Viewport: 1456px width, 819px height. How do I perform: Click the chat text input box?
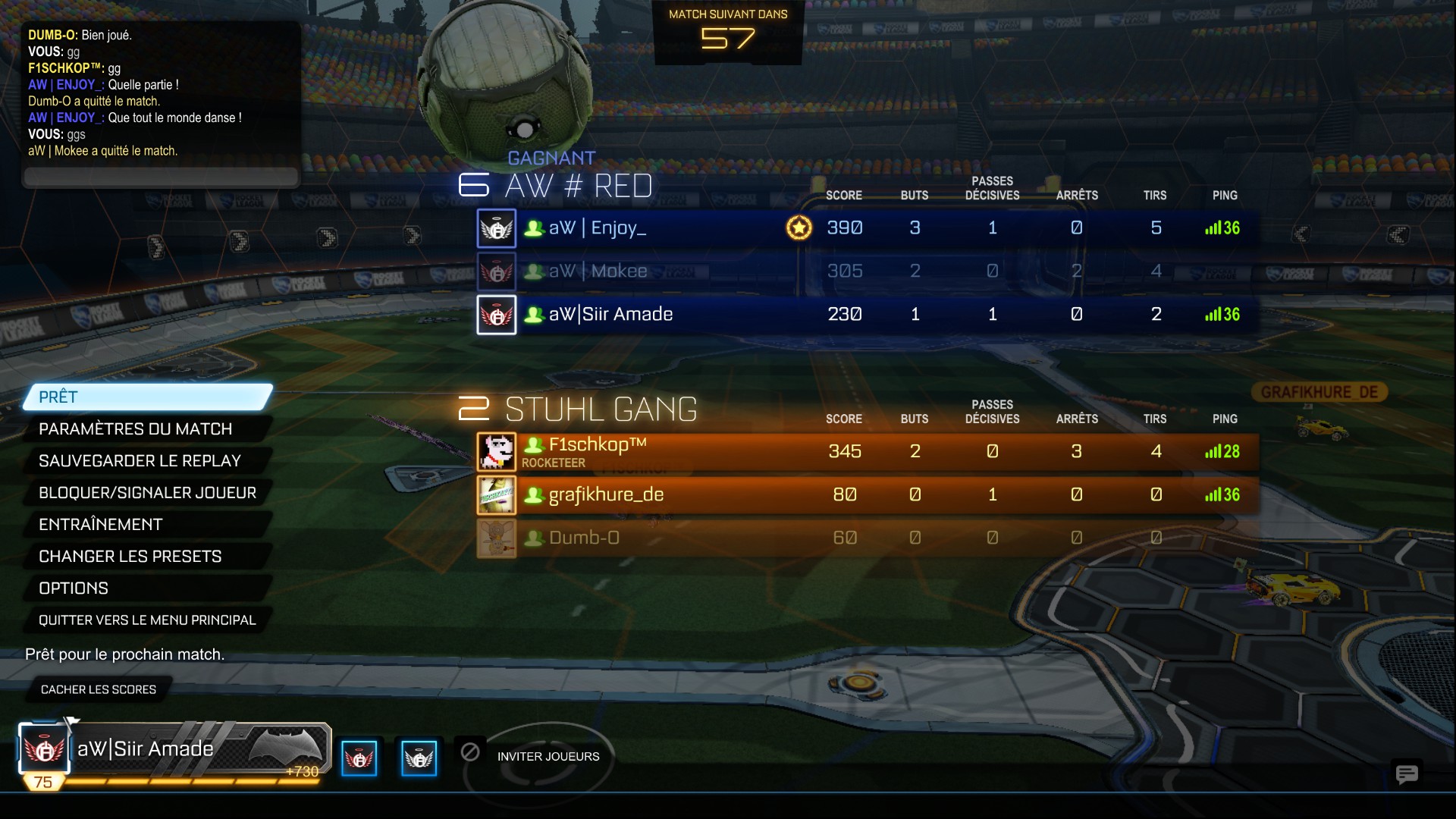[x=161, y=177]
